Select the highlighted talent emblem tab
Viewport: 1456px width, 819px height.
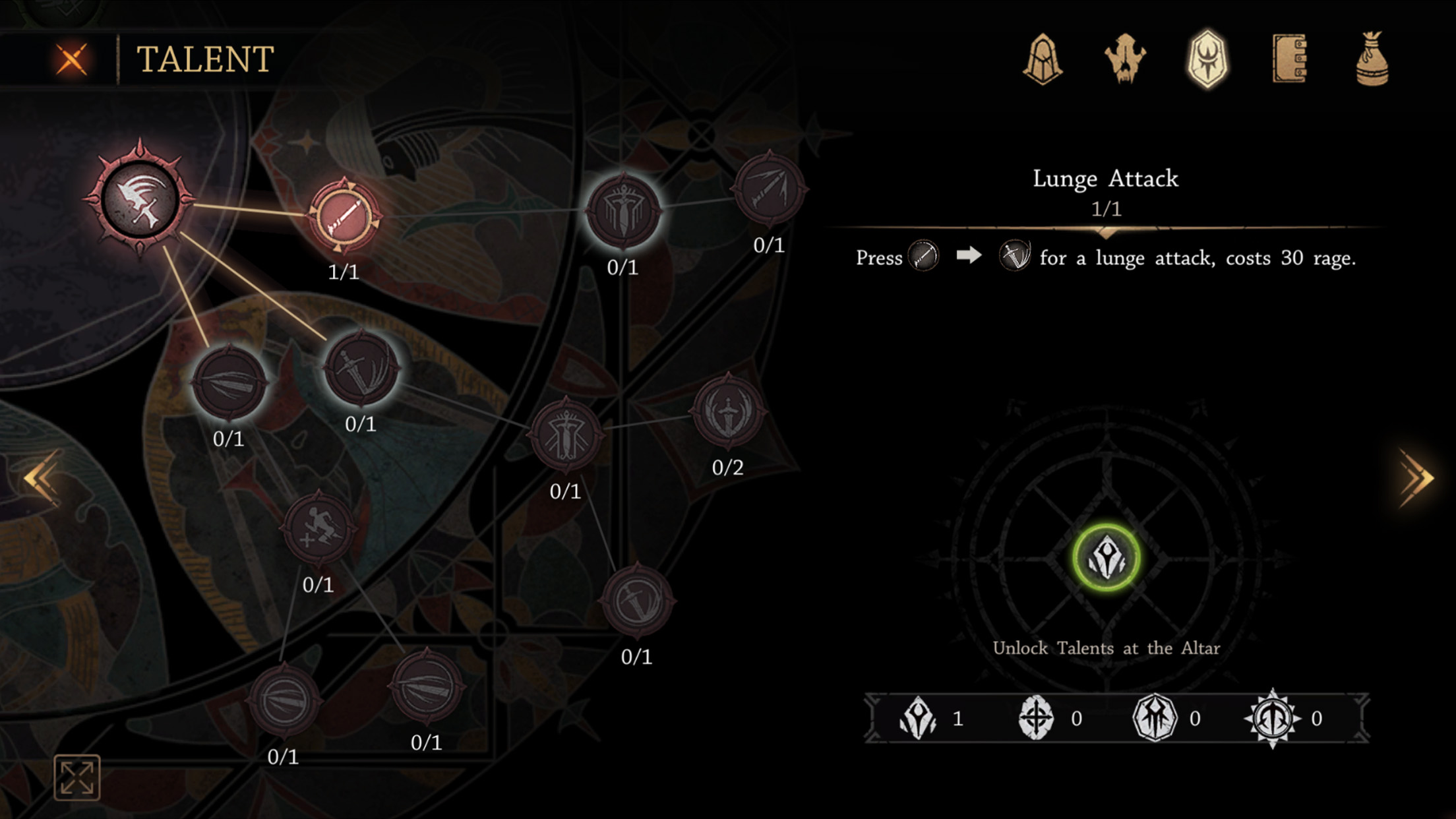coord(1207,59)
